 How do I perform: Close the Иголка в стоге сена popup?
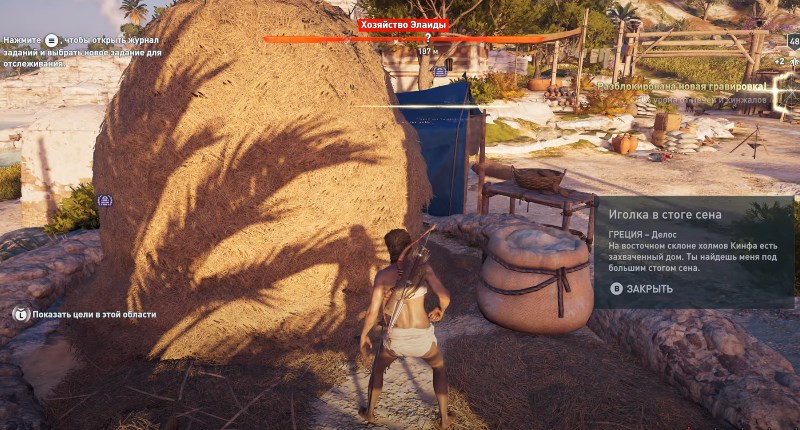coord(641,289)
